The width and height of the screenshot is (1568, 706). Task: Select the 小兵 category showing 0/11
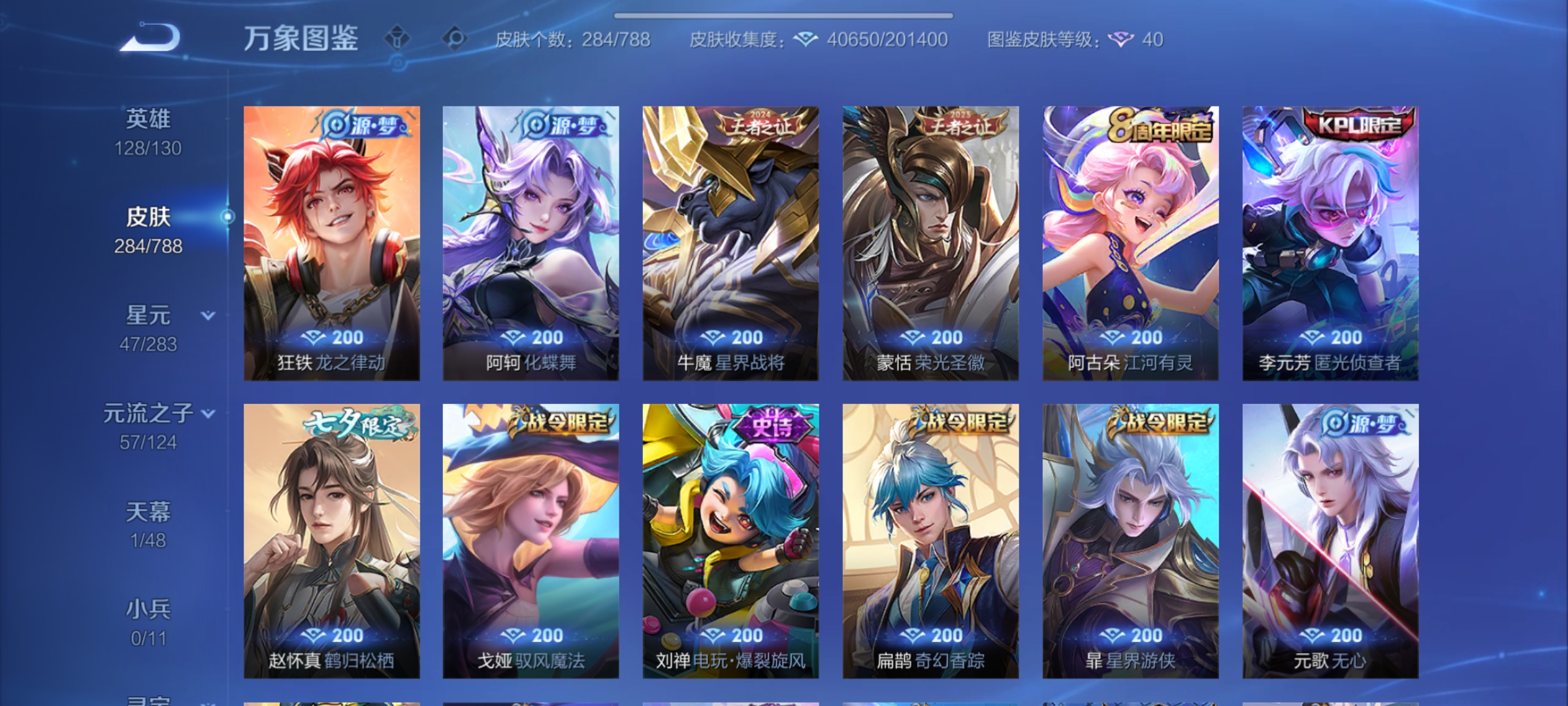(x=150, y=609)
